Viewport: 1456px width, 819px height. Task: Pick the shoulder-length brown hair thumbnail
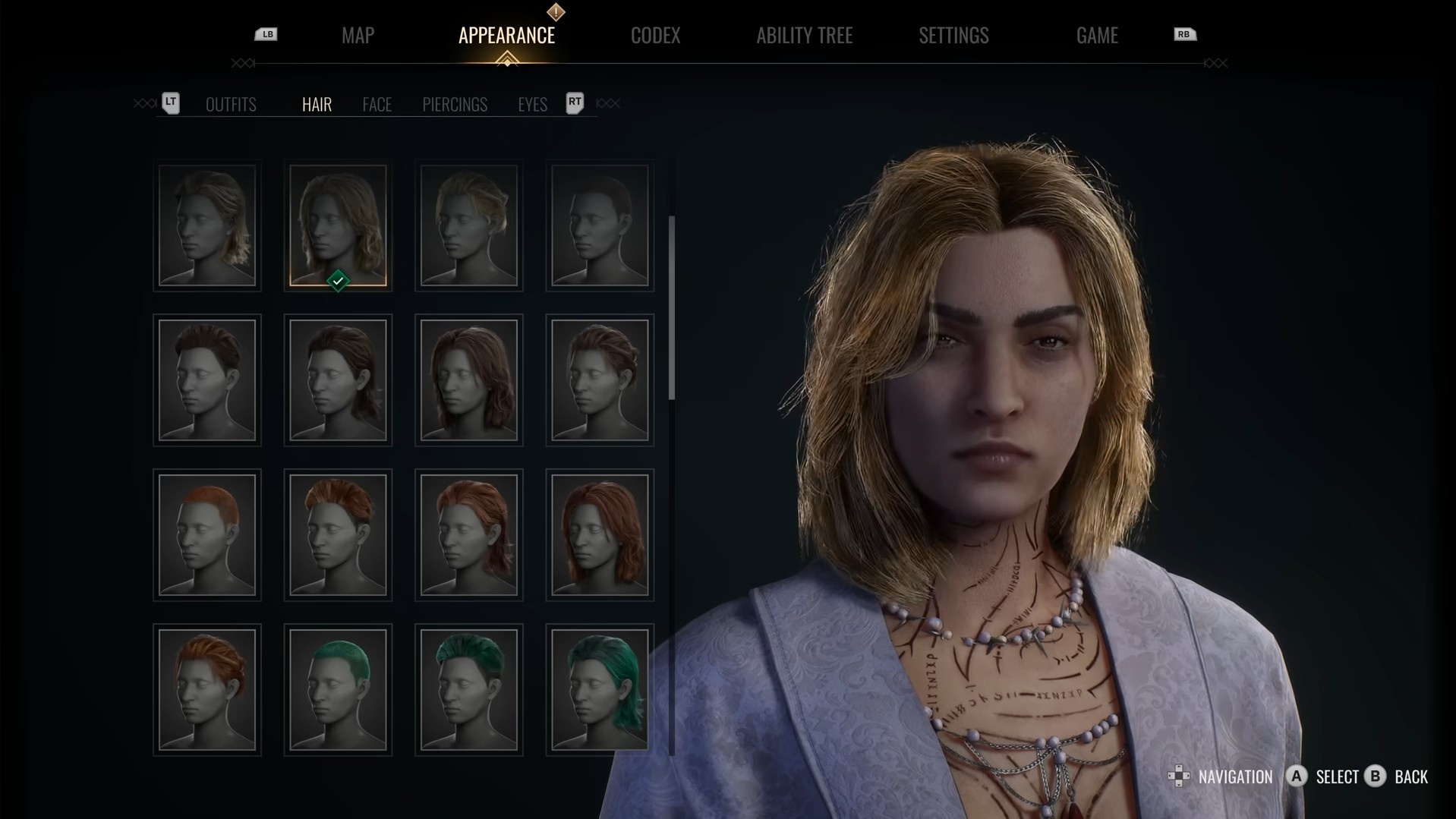click(469, 380)
